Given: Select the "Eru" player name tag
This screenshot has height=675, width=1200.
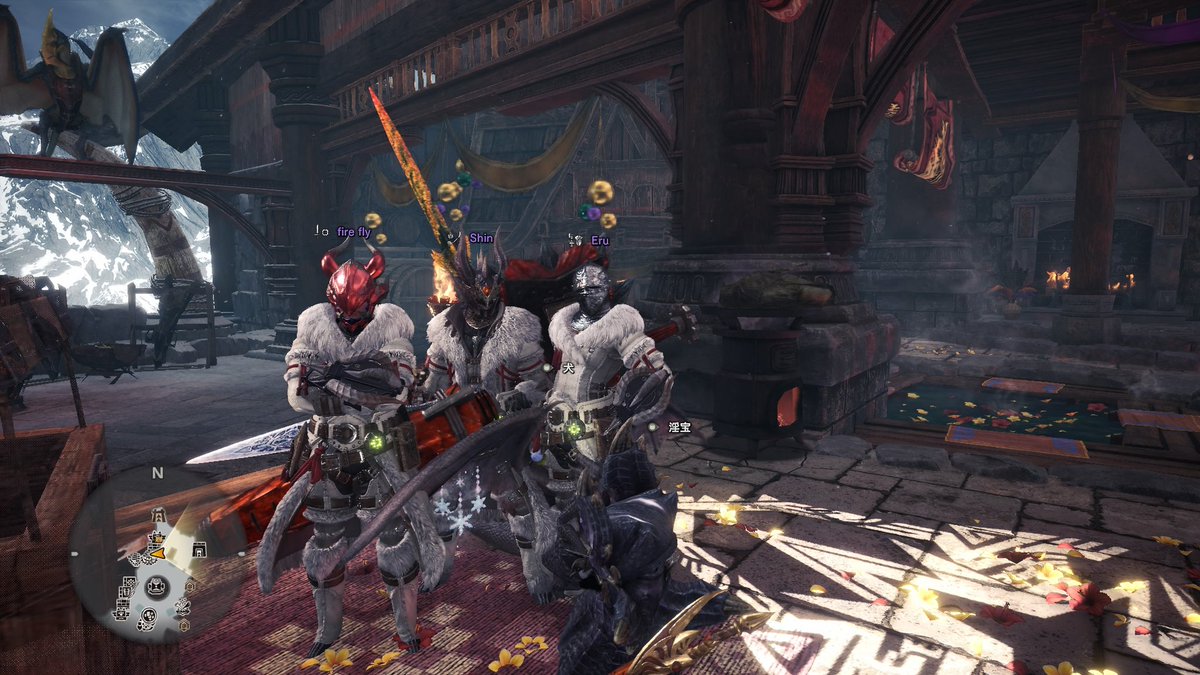Looking at the screenshot, I should 599,240.
